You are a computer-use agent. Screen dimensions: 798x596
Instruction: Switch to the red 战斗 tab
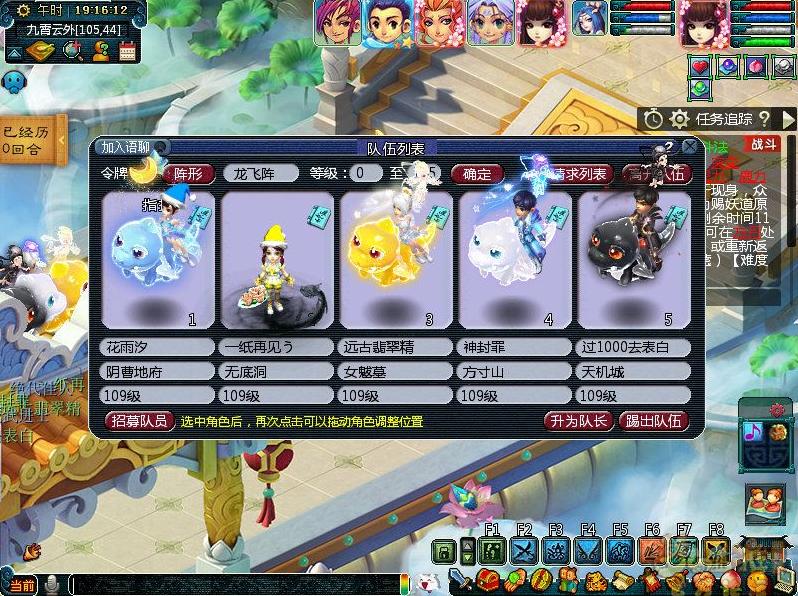763,144
